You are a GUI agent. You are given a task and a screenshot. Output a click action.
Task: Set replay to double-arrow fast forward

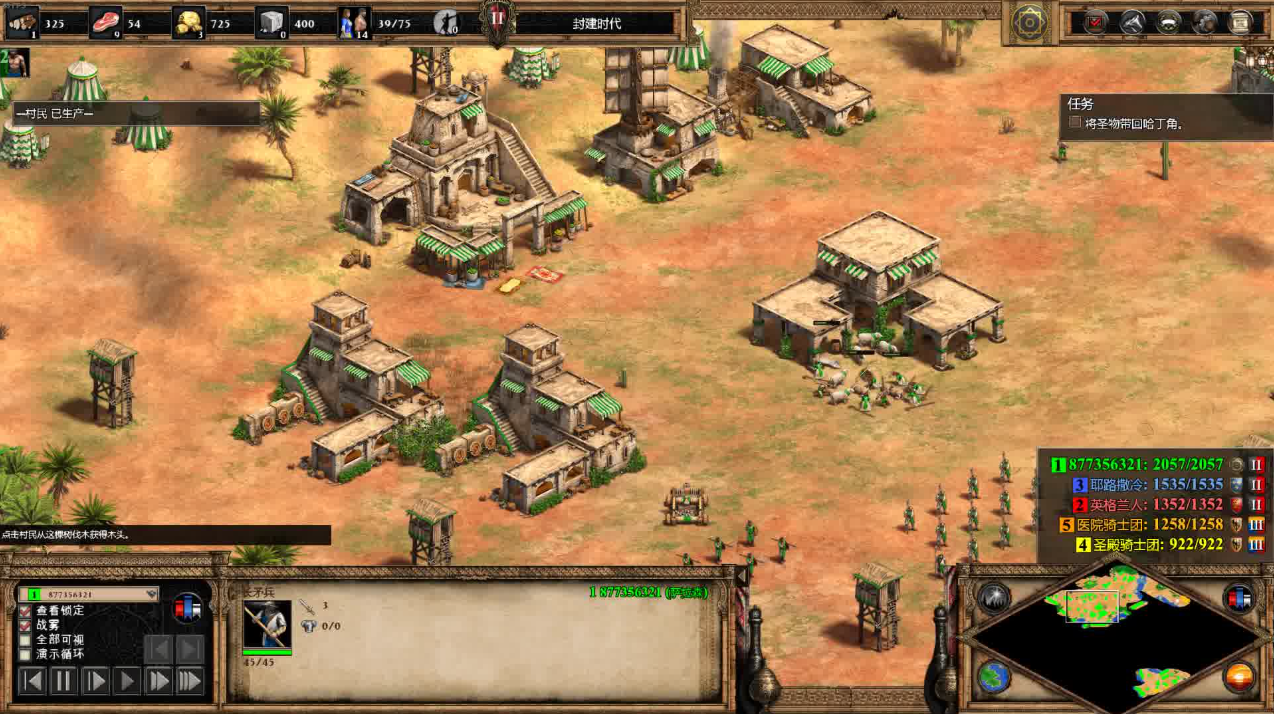(158, 682)
